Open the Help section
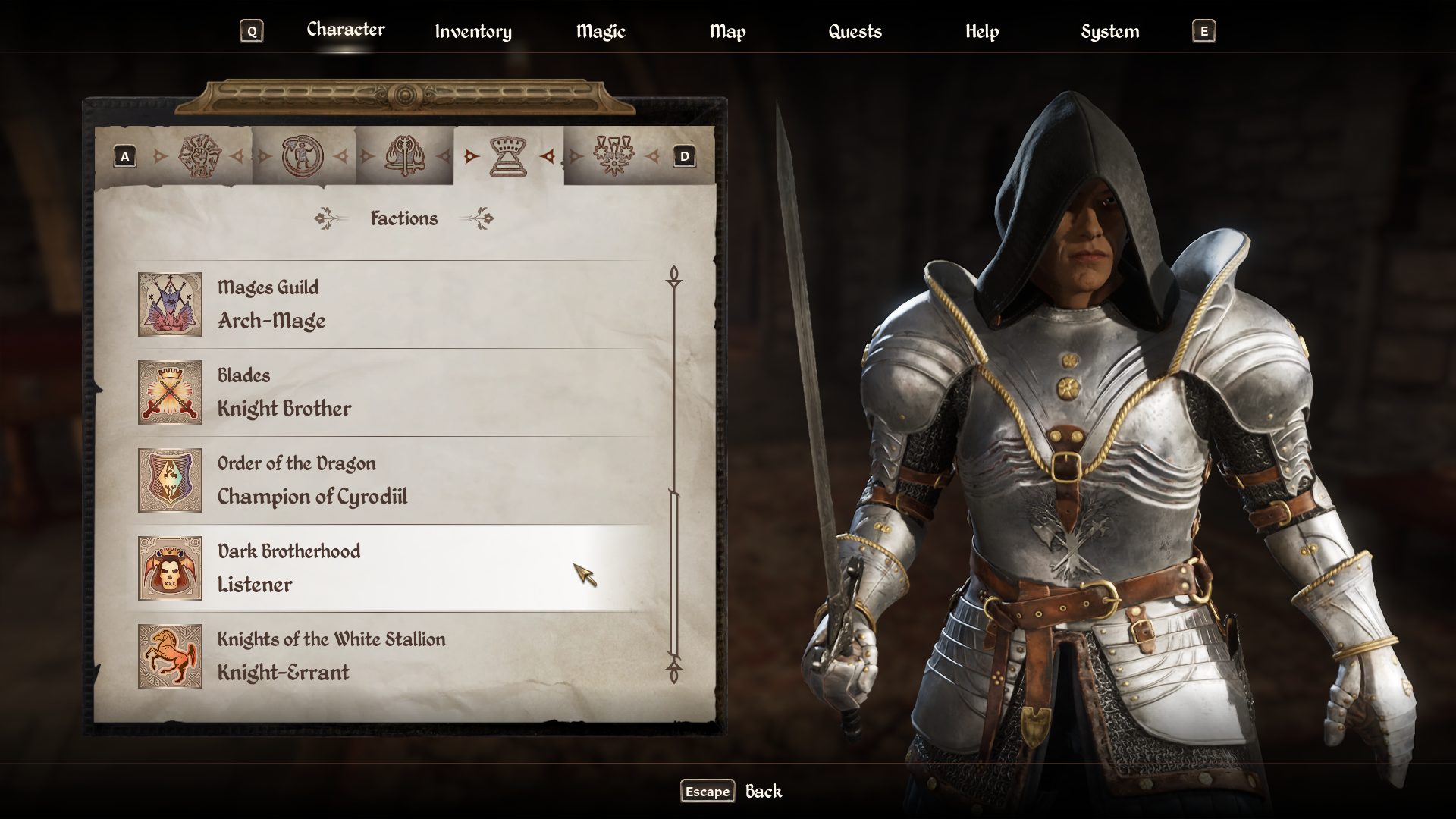1456x819 pixels. click(981, 31)
